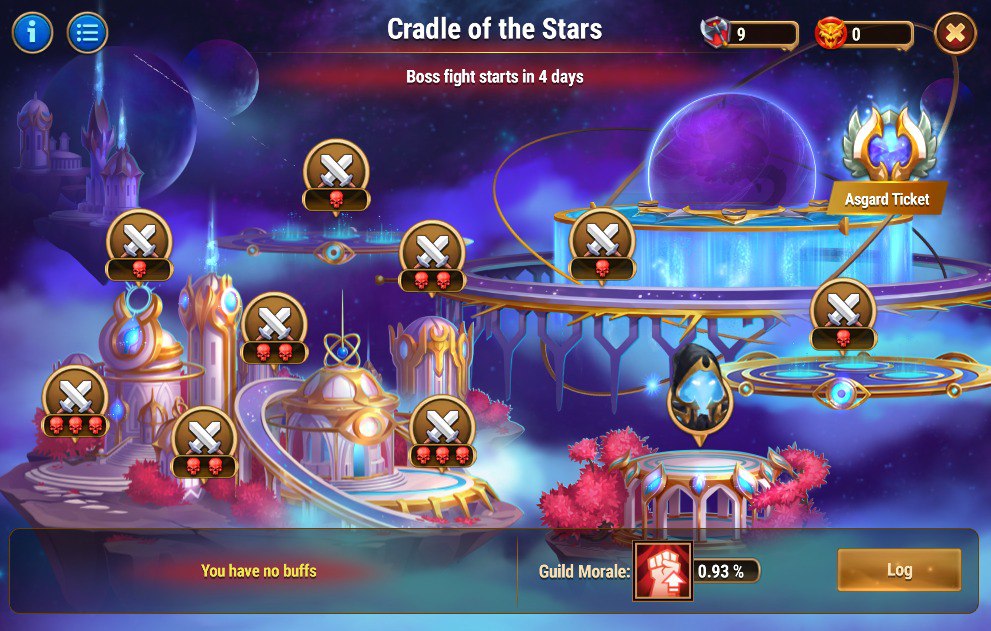Screen dimensions: 991x631
Task: Open the Log
Action: [x=899, y=570]
